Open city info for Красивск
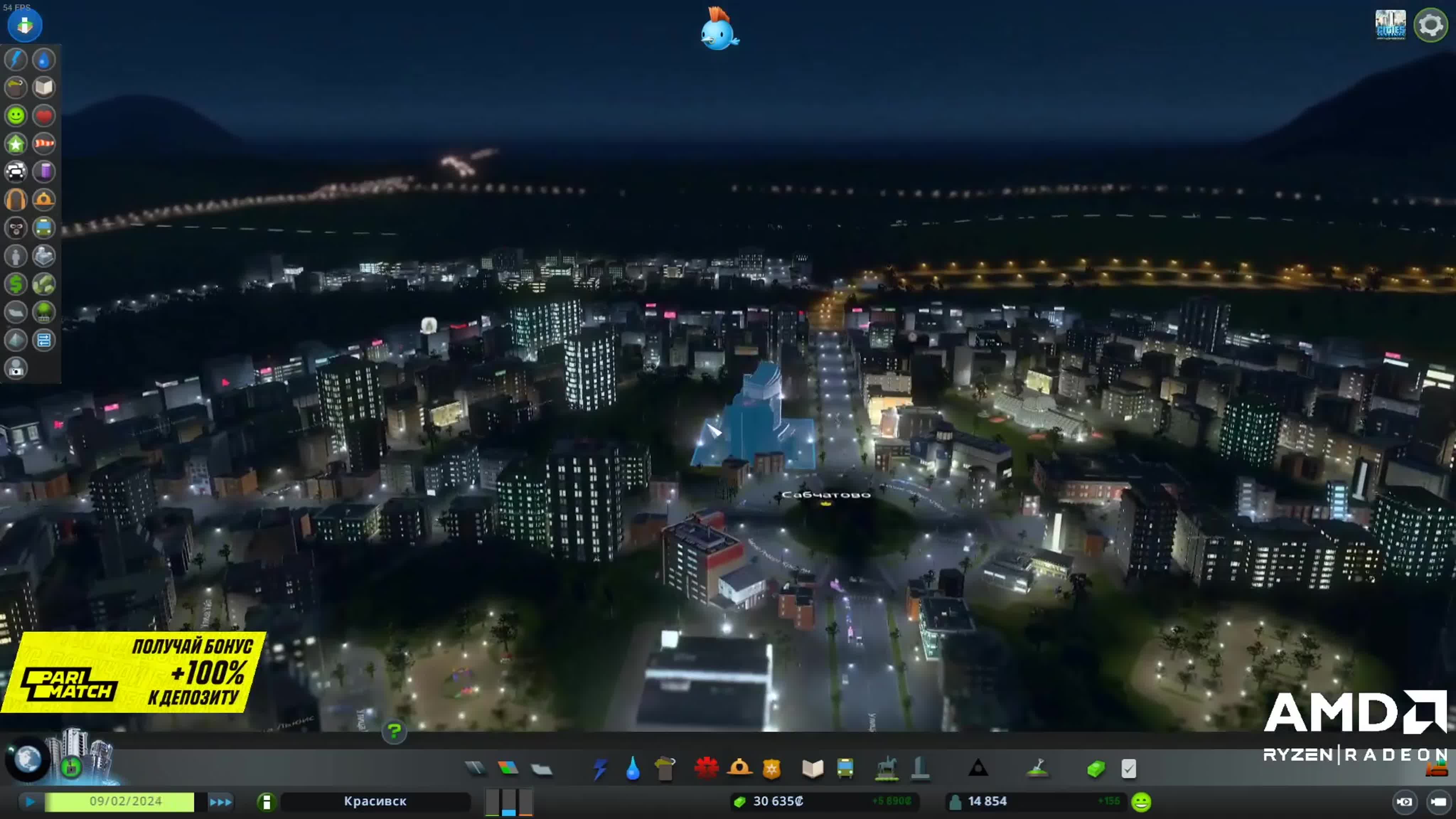 point(375,802)
